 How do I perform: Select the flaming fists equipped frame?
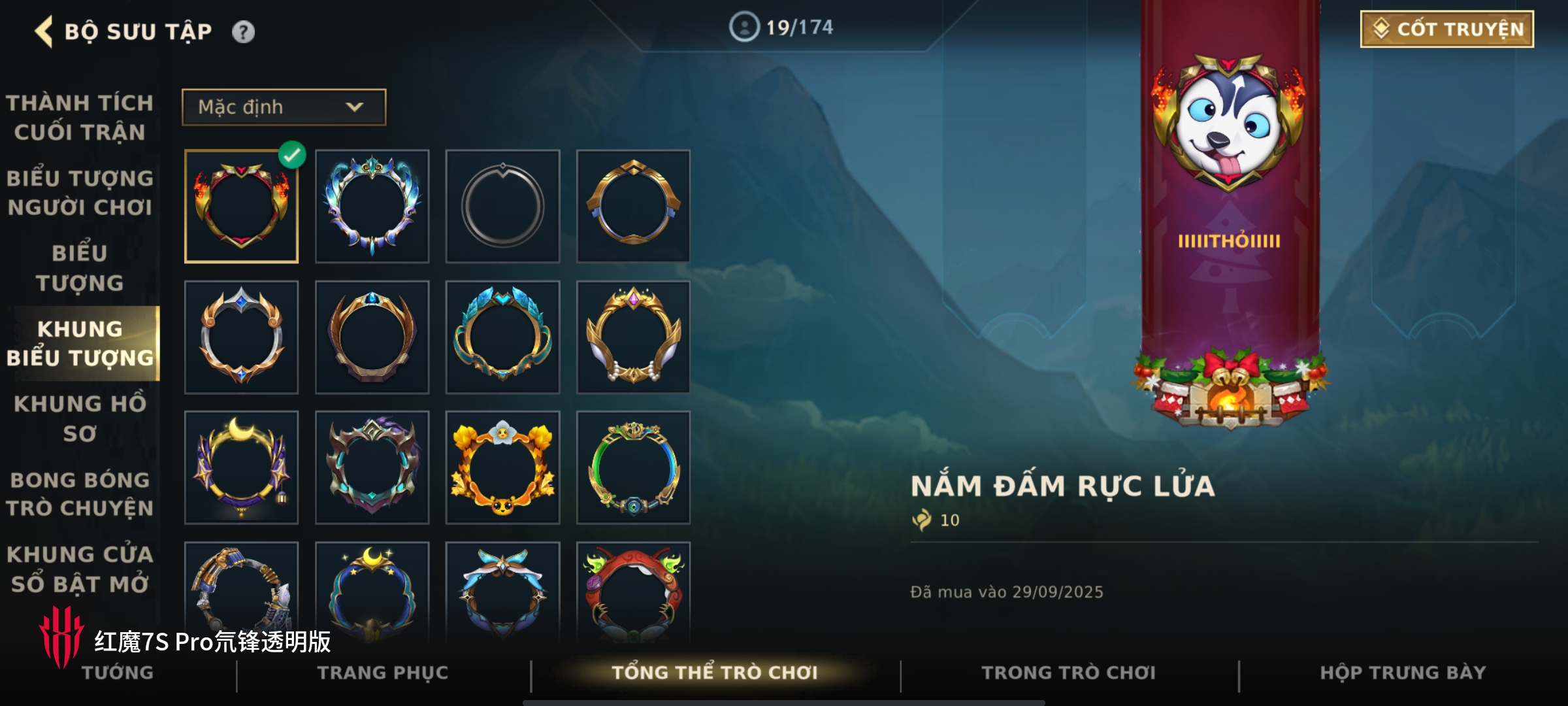[241, 206]
